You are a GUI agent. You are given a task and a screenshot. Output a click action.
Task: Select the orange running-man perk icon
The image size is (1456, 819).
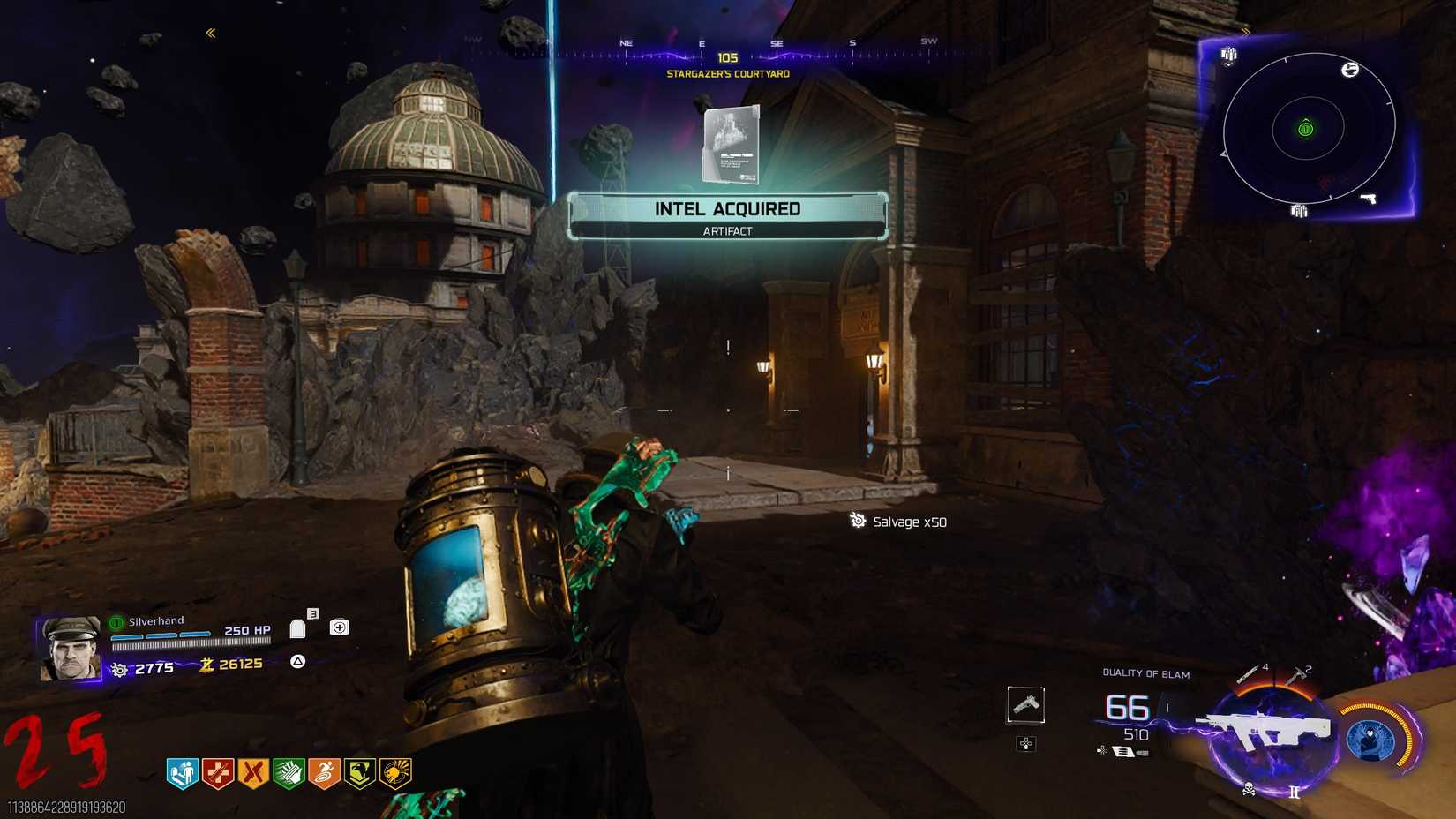pos(324,773)
